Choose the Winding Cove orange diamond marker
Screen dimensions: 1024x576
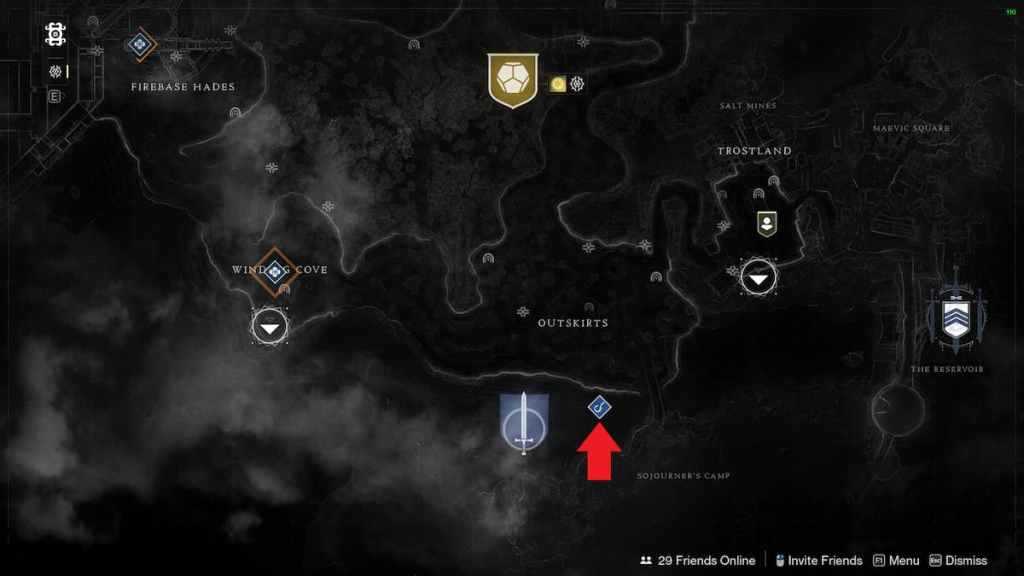[273, 270]
